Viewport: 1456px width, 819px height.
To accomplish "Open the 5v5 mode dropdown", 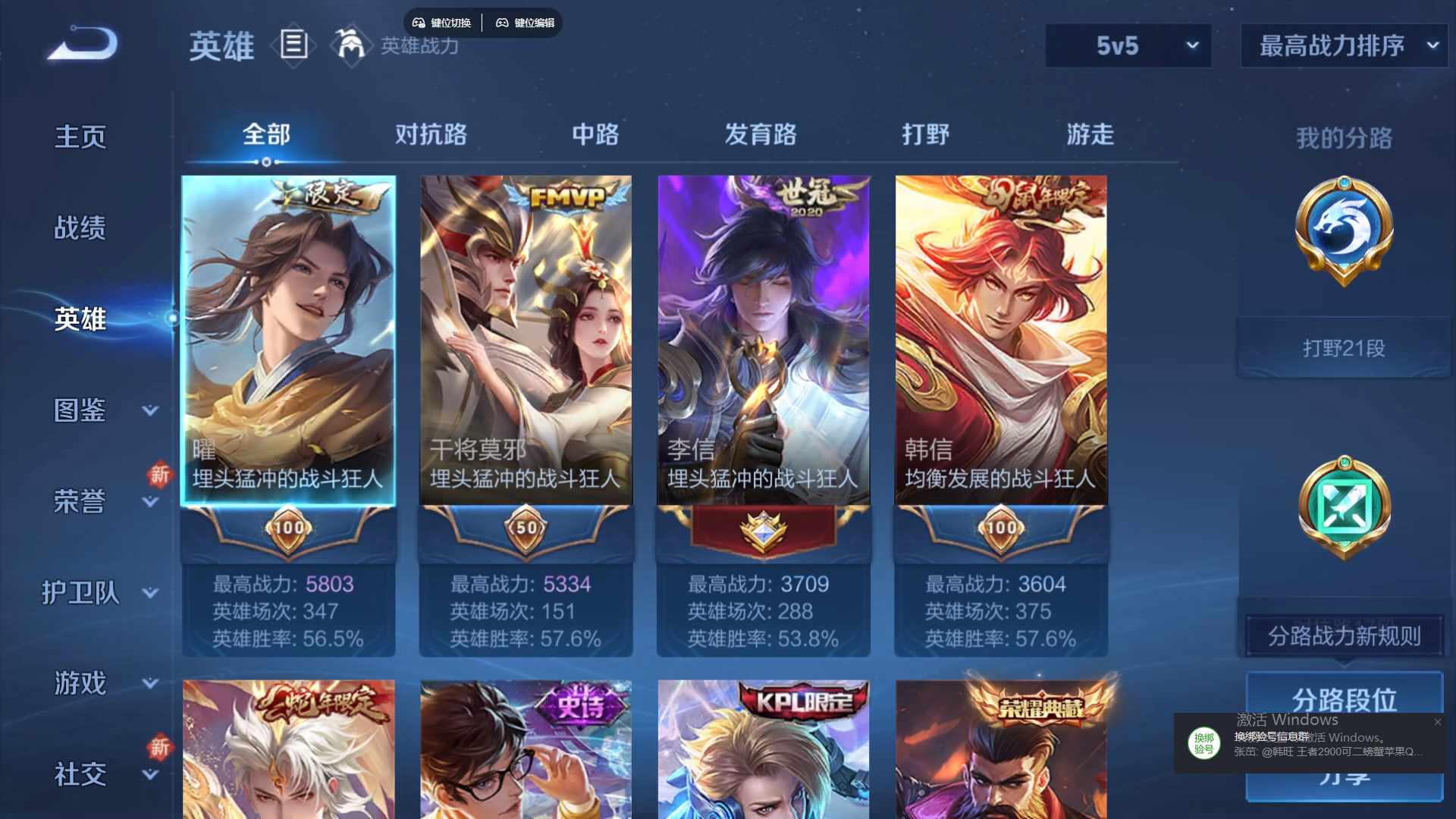I will point(1128,45).
